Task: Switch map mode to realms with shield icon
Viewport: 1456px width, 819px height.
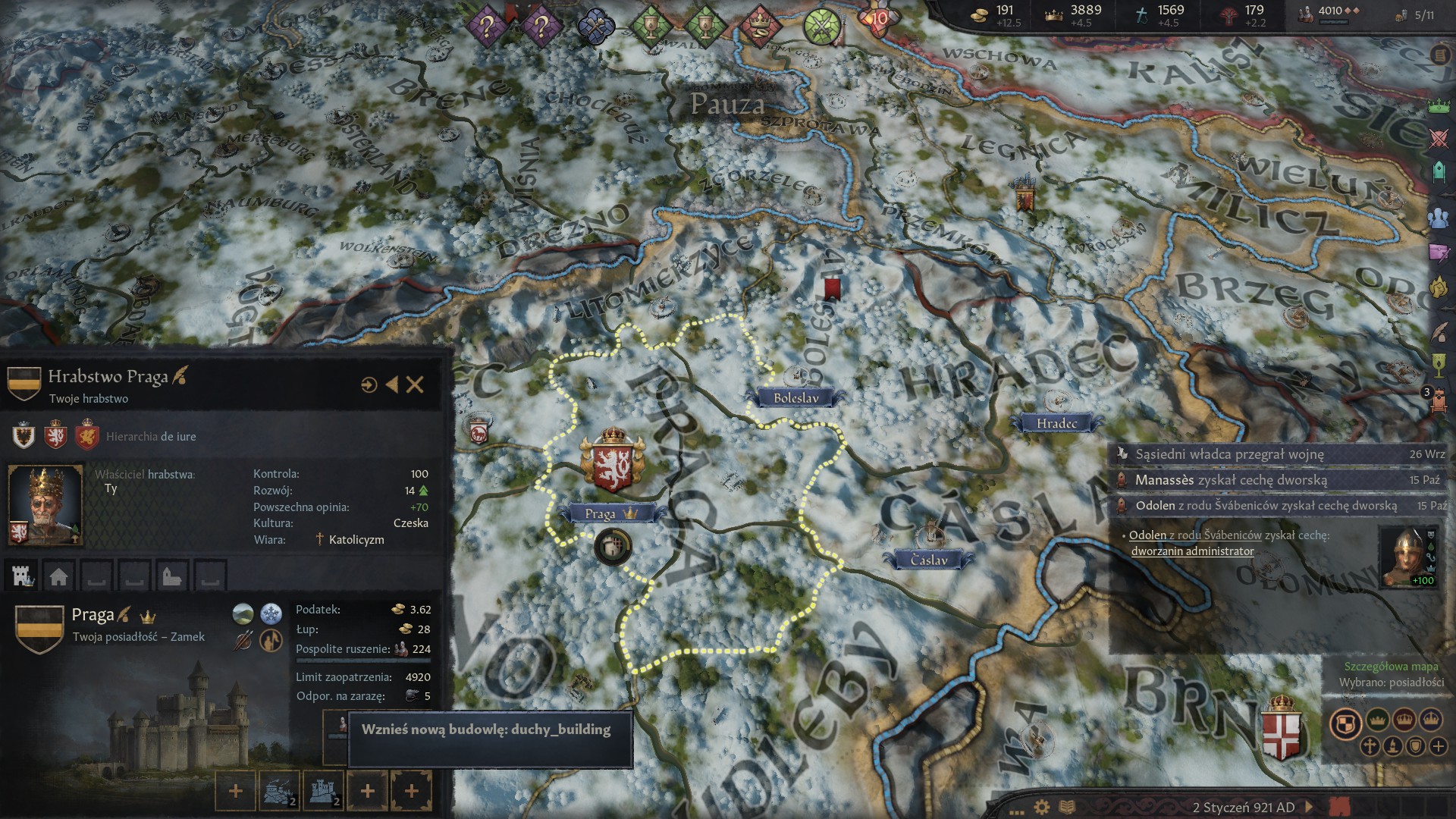Action: pos(1345,723)
